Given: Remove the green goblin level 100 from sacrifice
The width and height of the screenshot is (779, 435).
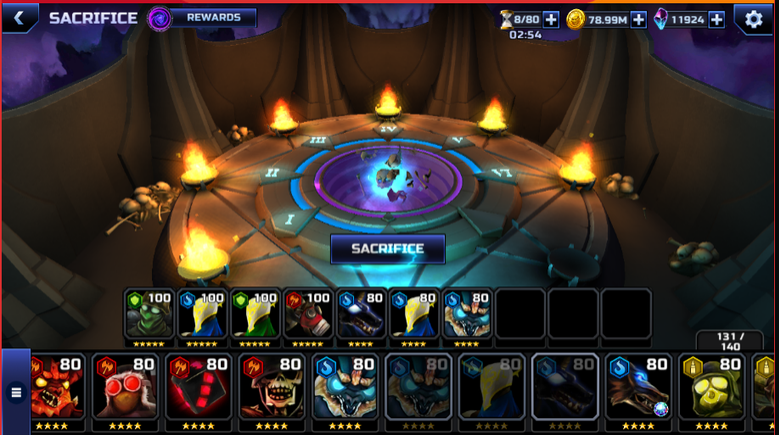Looking at the screenshot, I should 148,314.
